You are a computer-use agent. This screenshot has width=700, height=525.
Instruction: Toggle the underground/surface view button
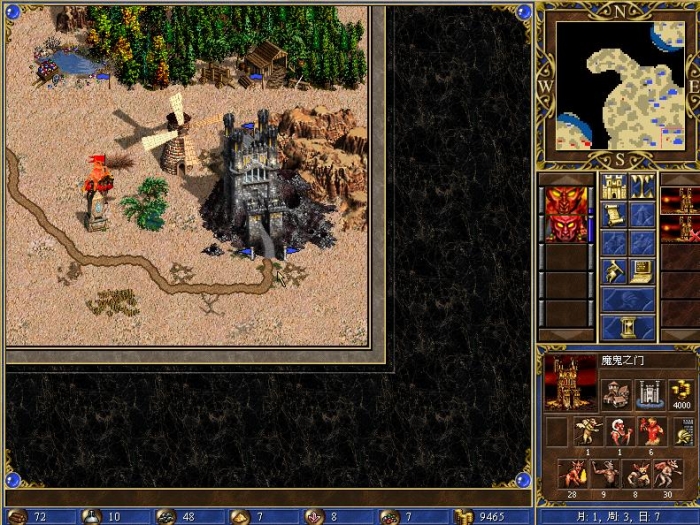[642, 186]
